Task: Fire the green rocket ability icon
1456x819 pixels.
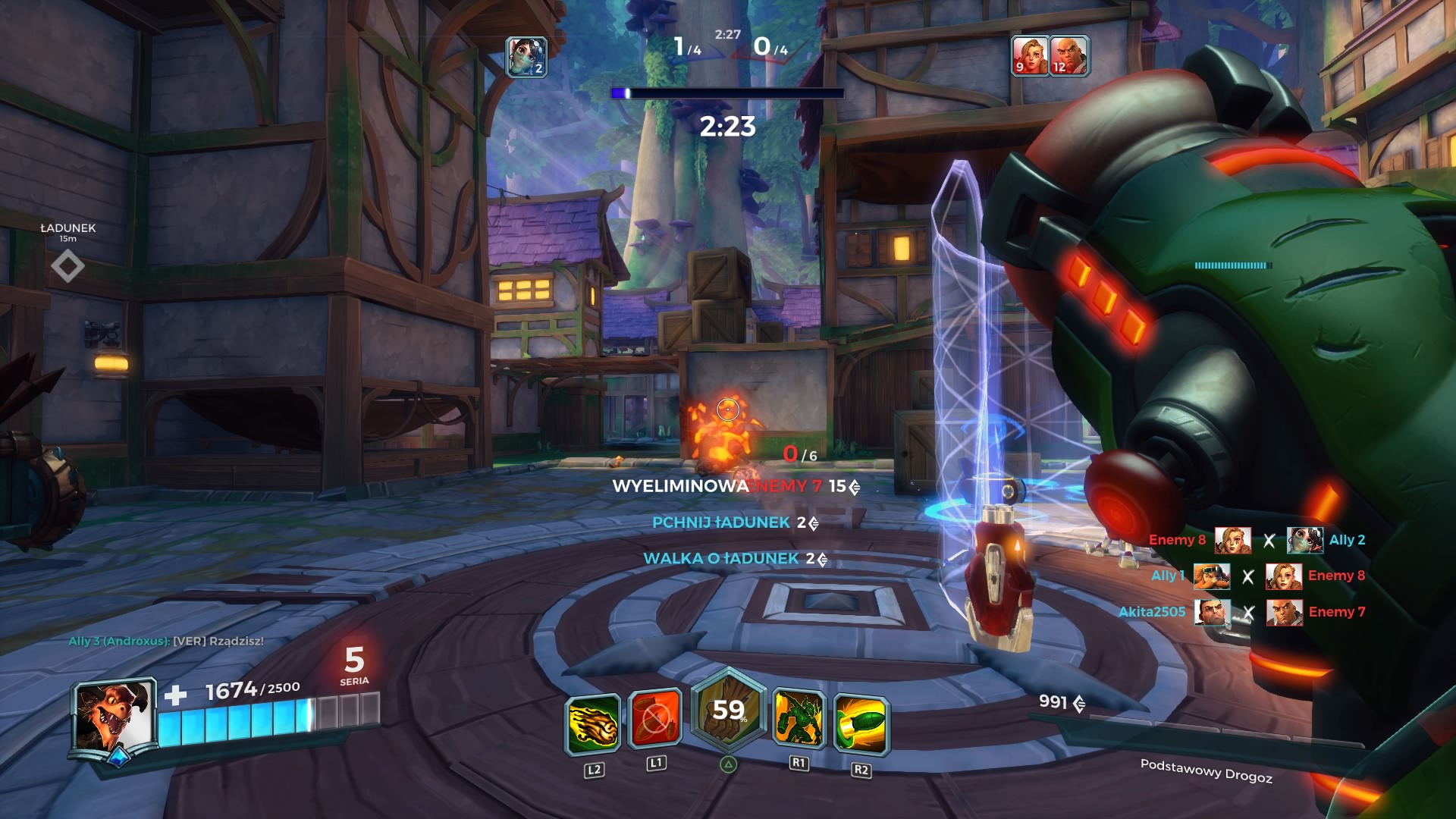Action: tap(861, 724)
